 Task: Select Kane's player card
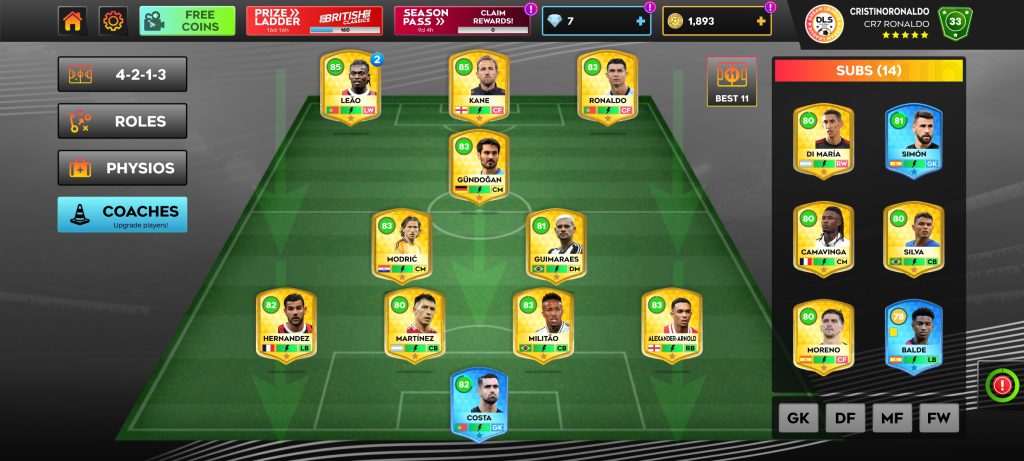pos(479,89)
